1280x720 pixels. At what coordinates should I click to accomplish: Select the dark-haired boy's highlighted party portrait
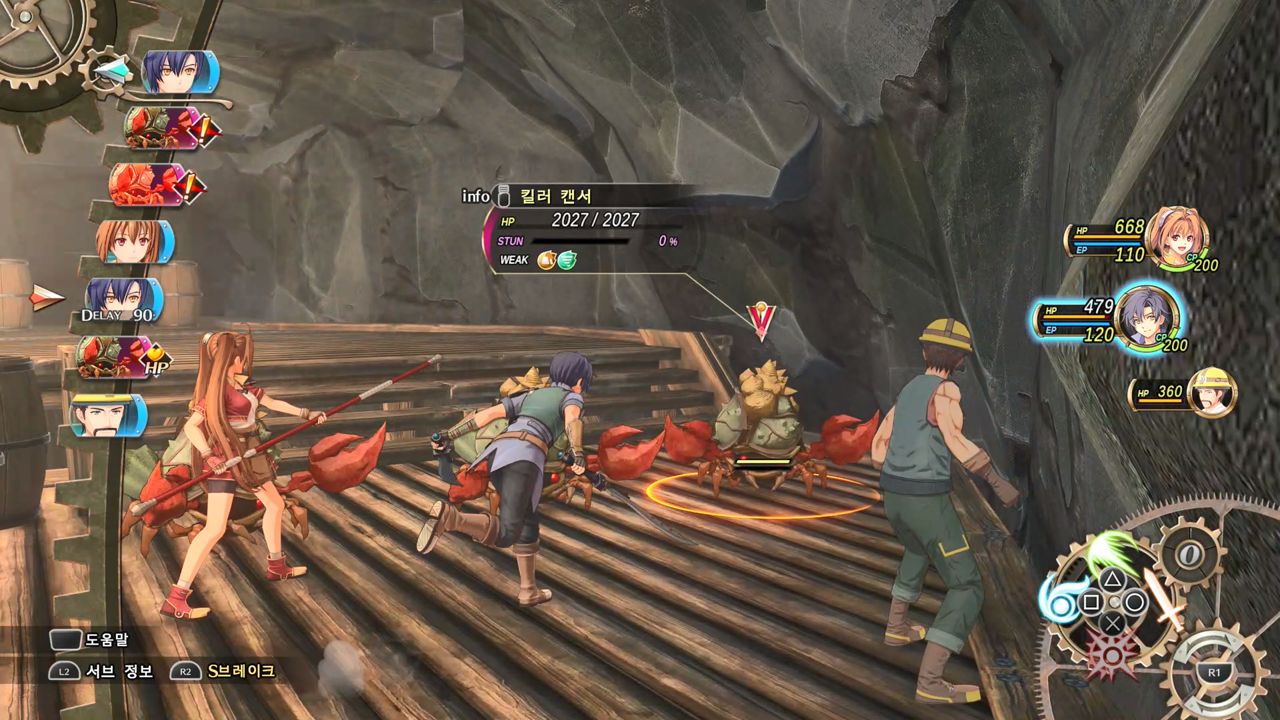1146,318
